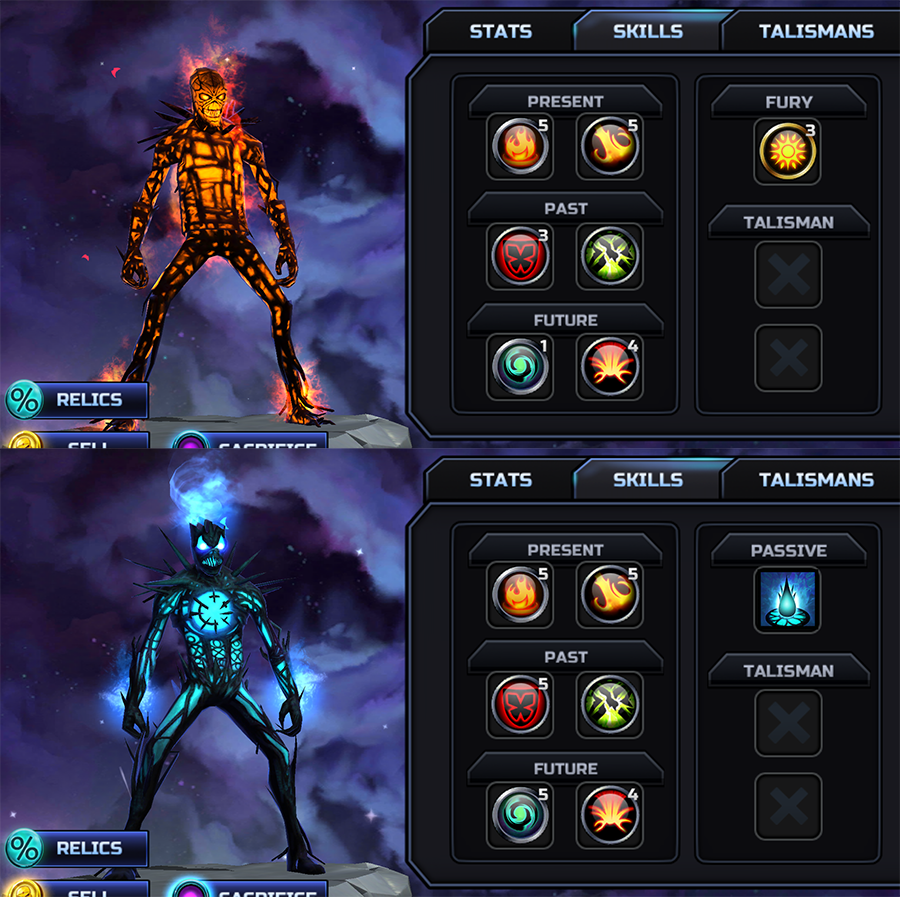
Task: Open Relics for the blue glowing character
Action: (78, 849)
